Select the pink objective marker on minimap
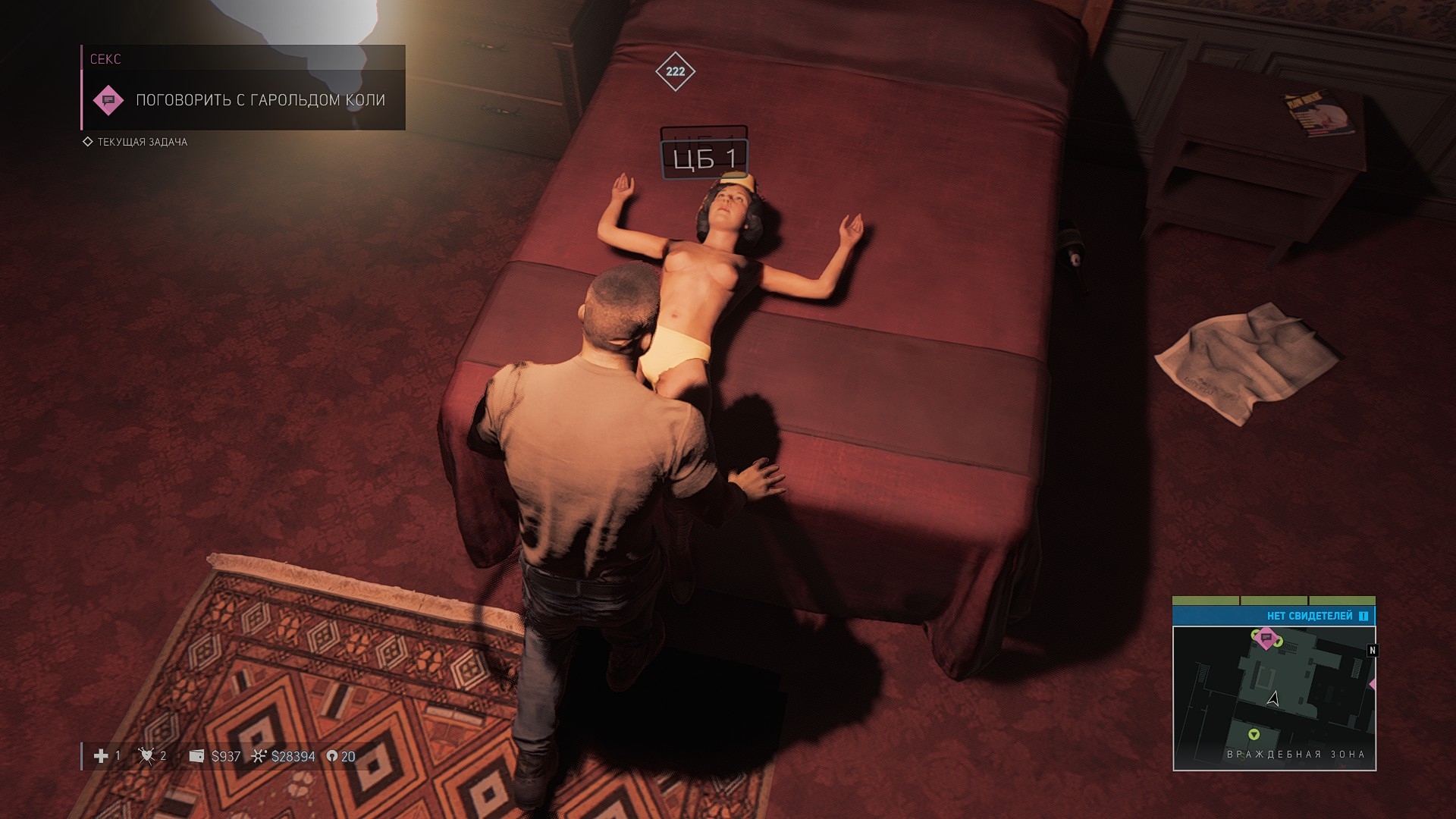This screenshot has height=819, width=1456. 1266,638
